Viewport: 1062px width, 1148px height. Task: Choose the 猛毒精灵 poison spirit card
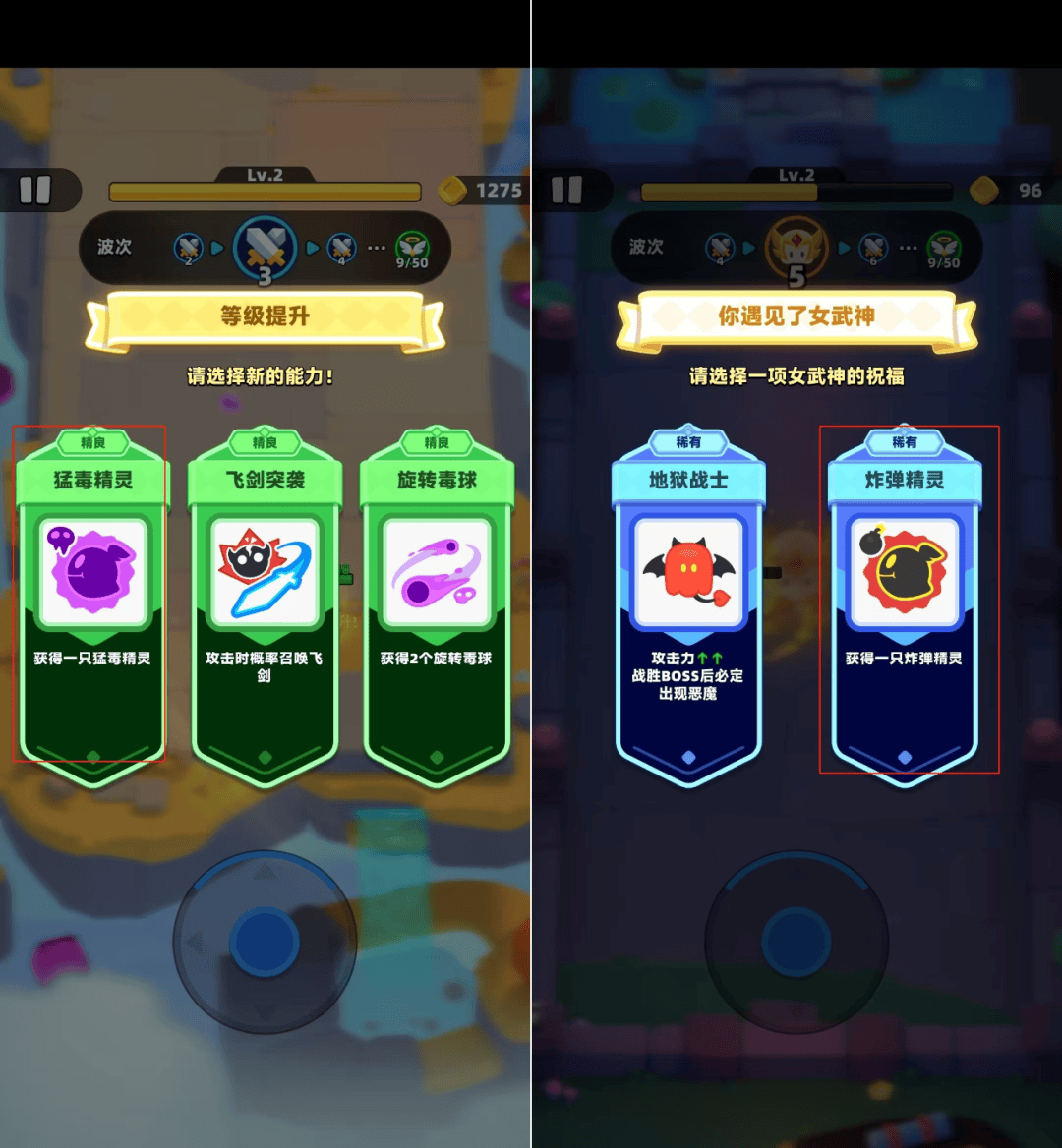92,600
